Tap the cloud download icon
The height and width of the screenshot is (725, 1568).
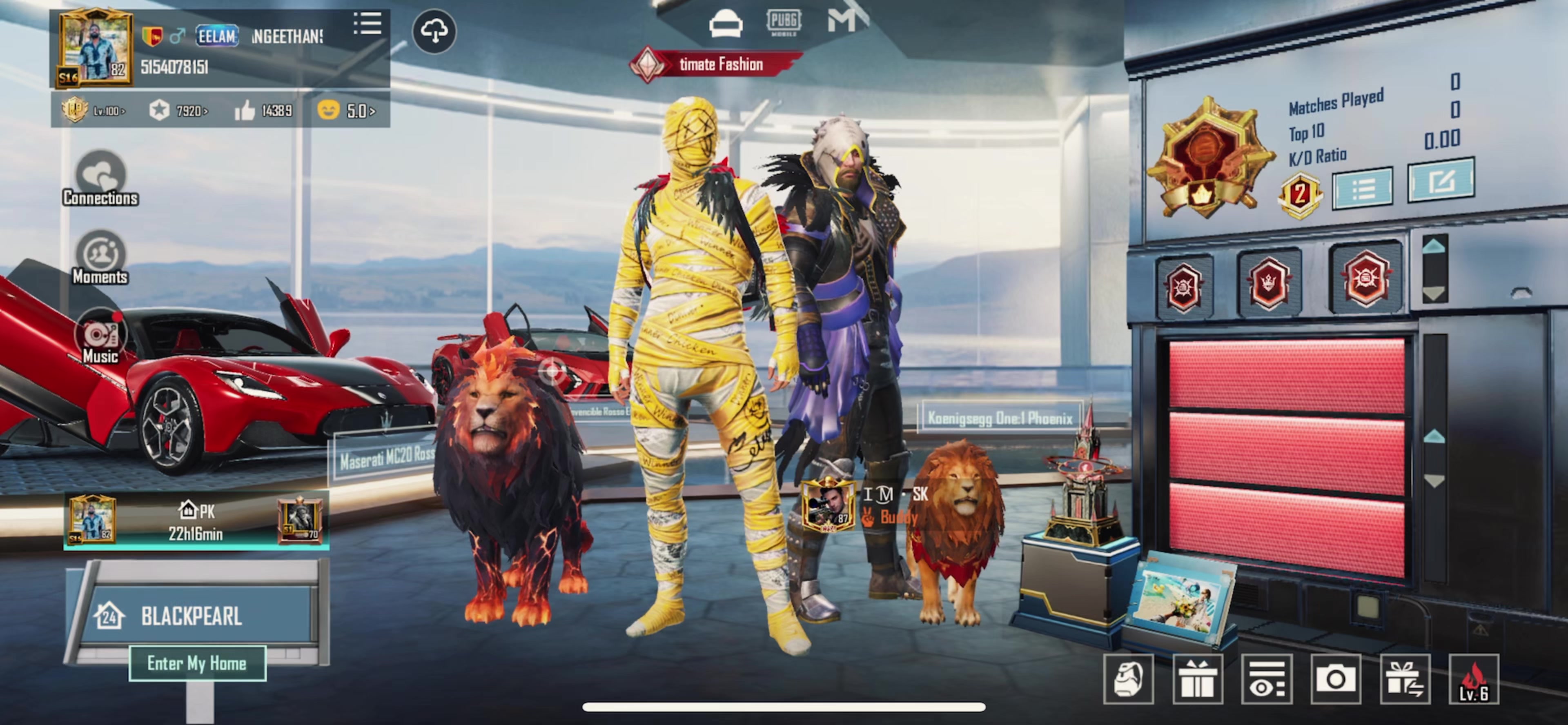click(x=434, y=31)
